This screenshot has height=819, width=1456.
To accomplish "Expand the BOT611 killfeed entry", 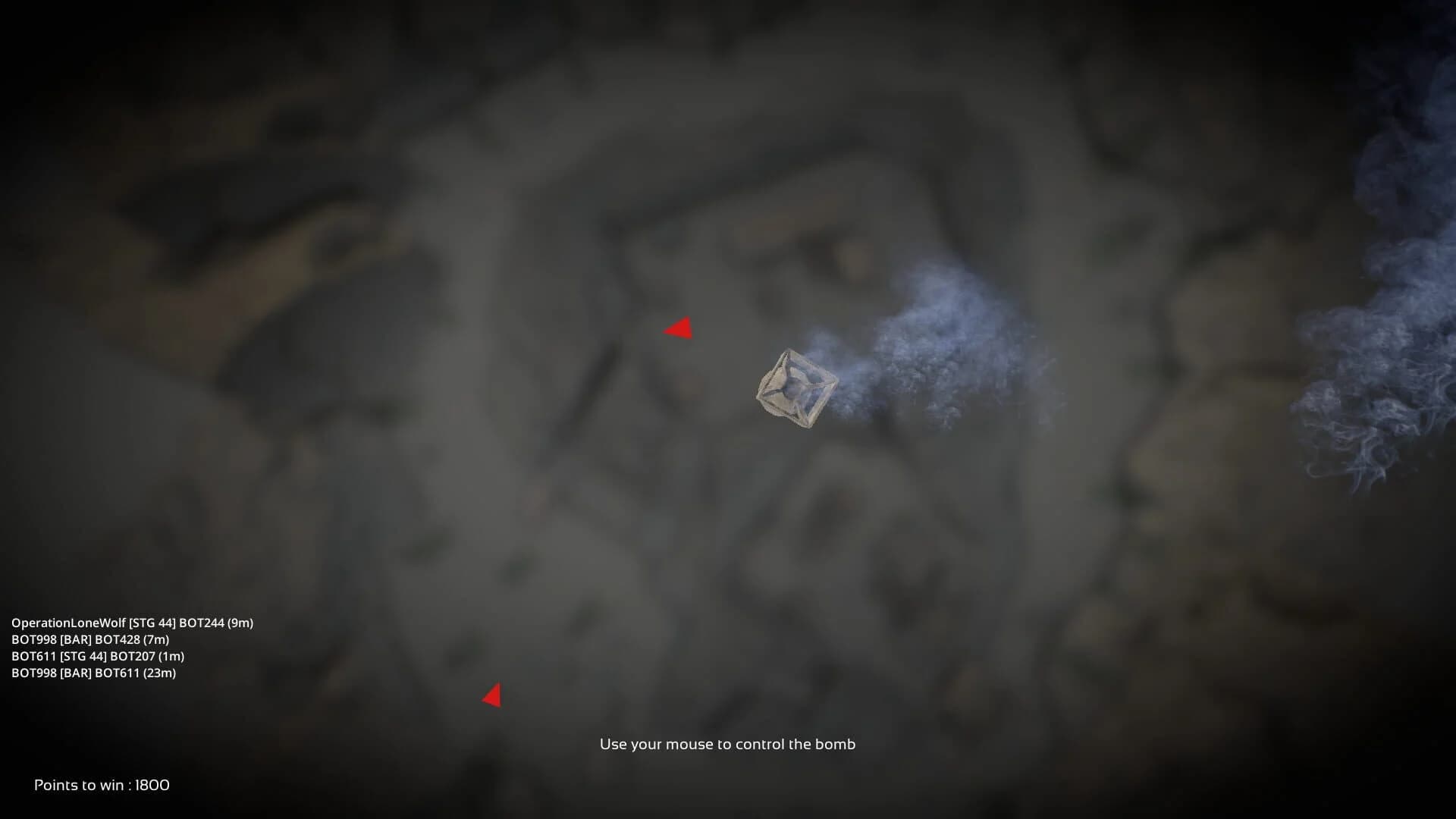I will pos(99,658).
